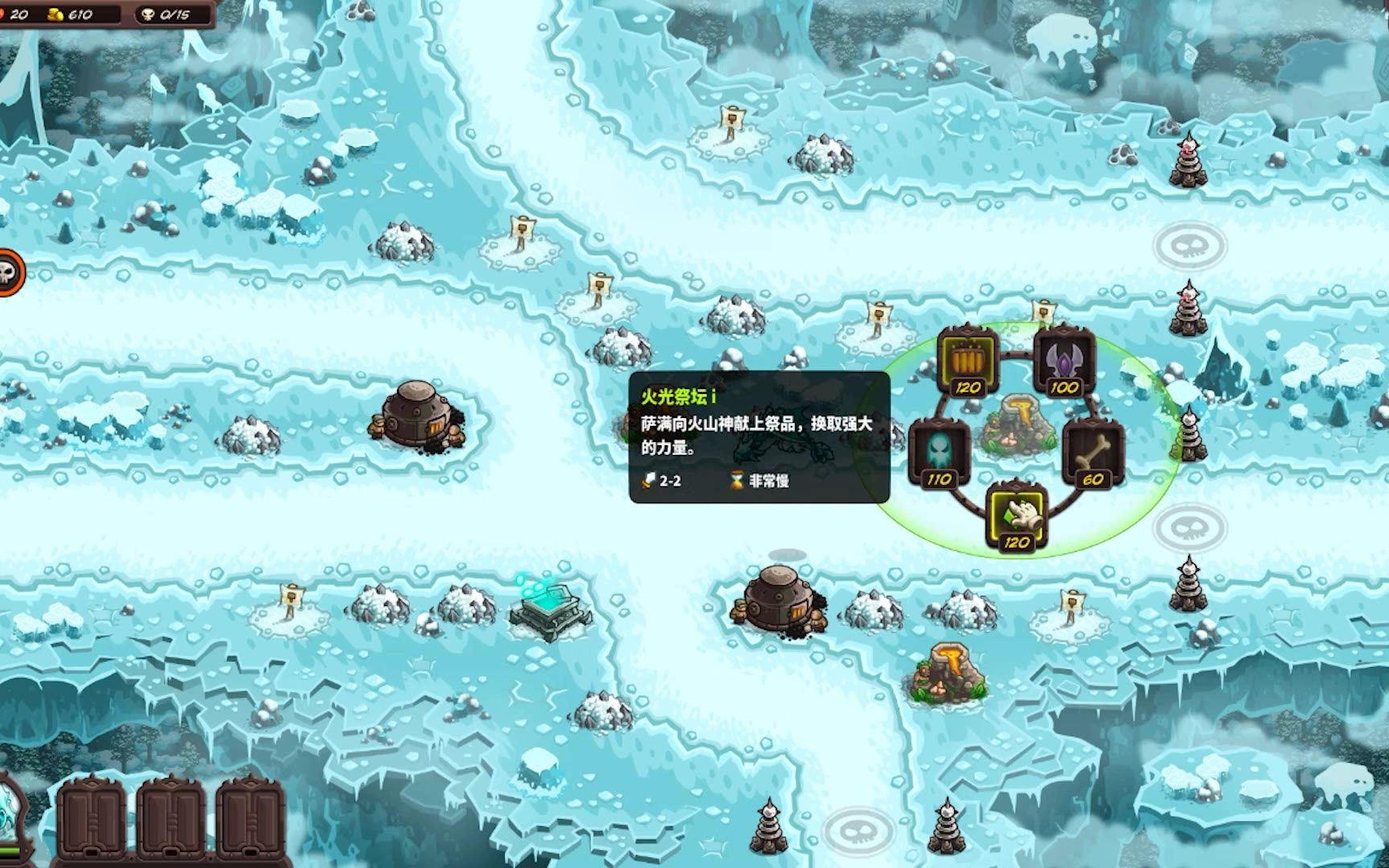Choose the purple winged gem tower for 100

1063,359
